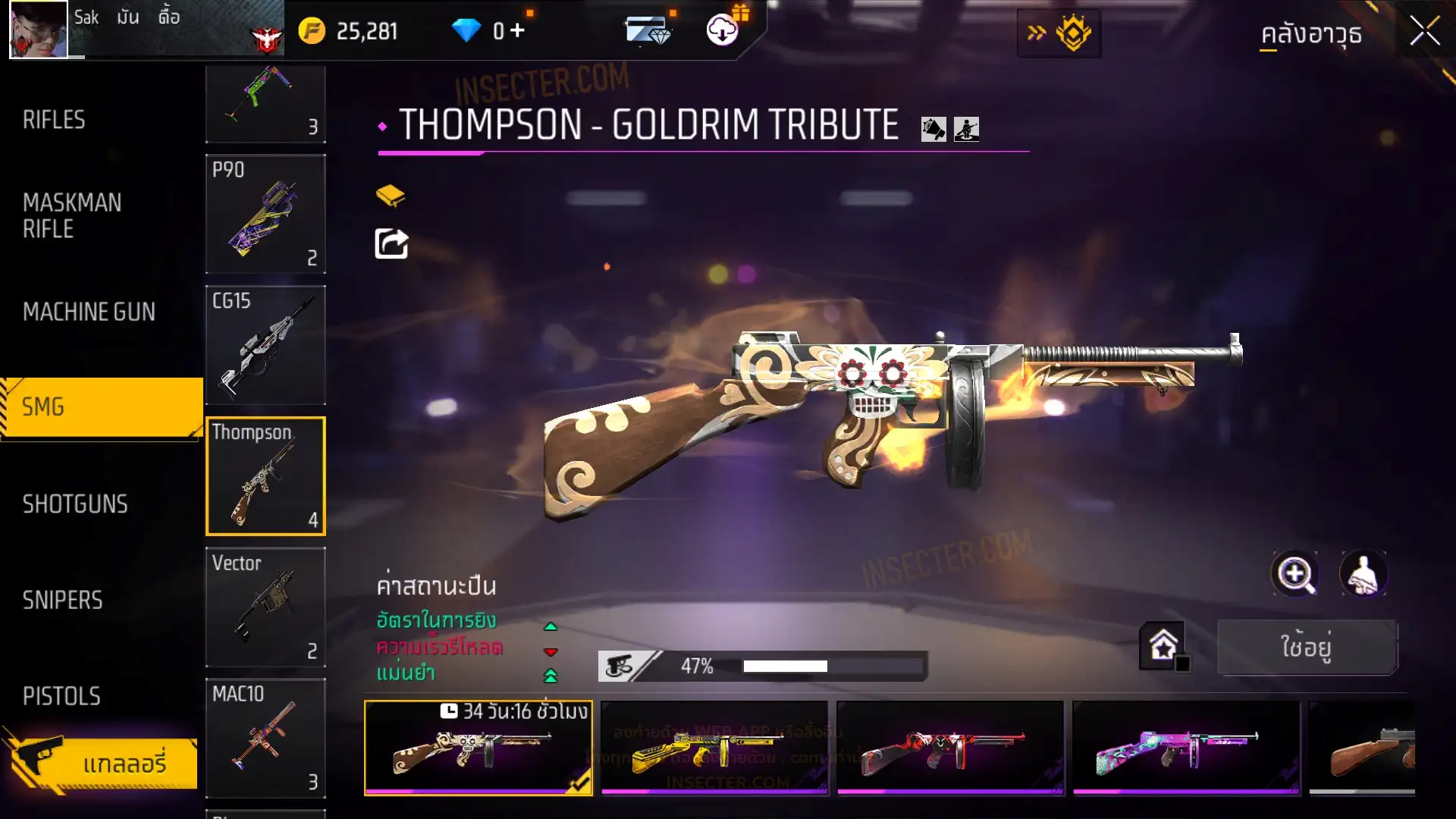
Task: Select the MAC10 weapon tile
Action: pos(265,738)
